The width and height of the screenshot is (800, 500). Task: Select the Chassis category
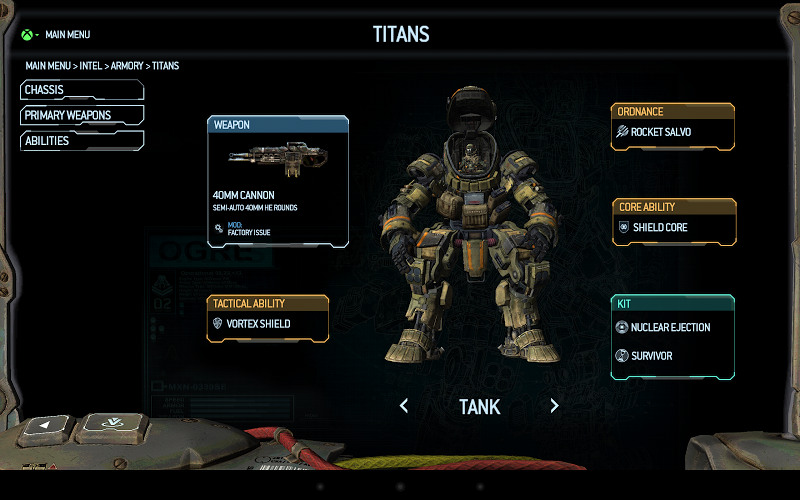click(x=81, y=90)
